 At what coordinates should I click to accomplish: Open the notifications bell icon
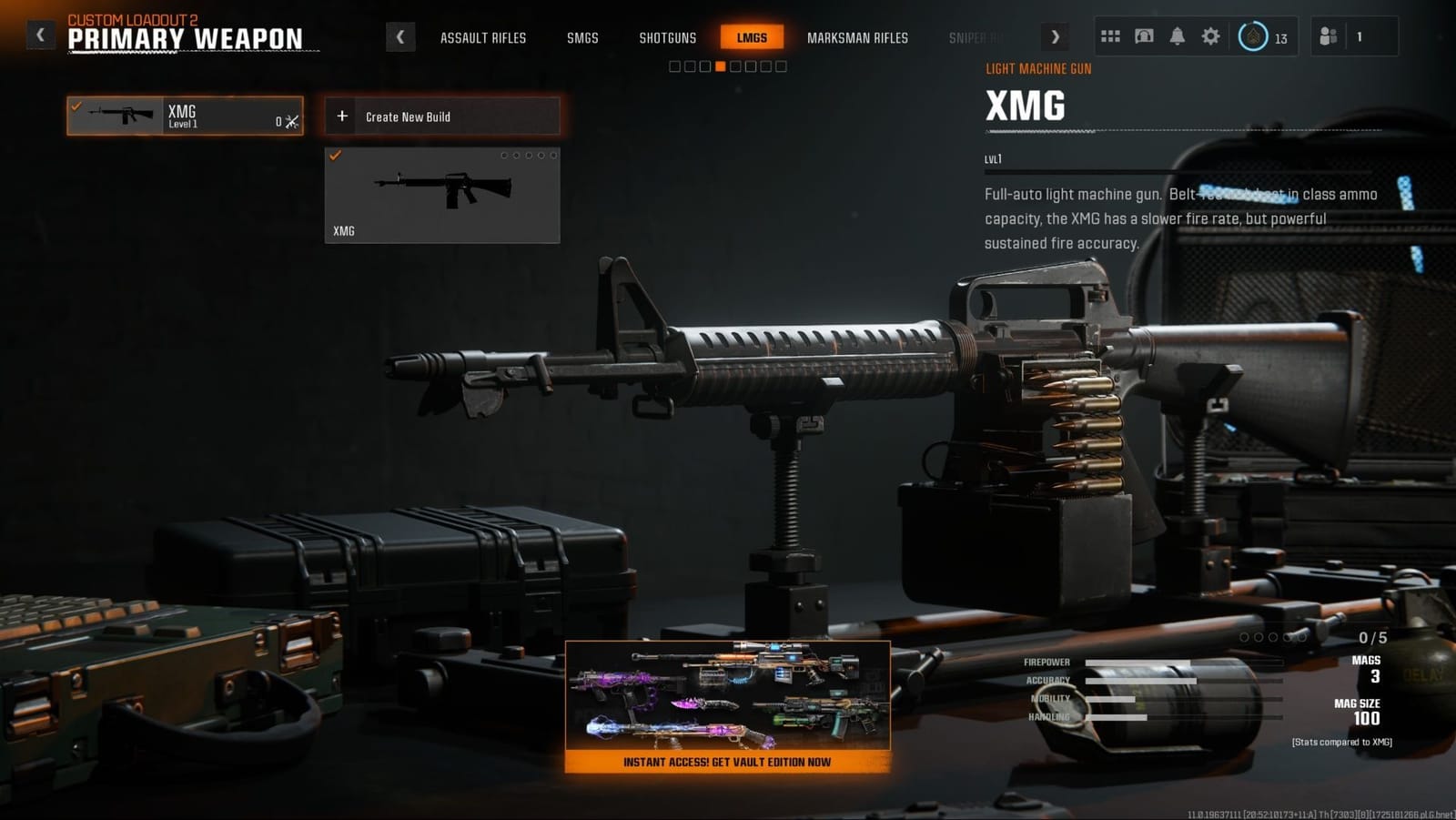[x=1177, y=35]
